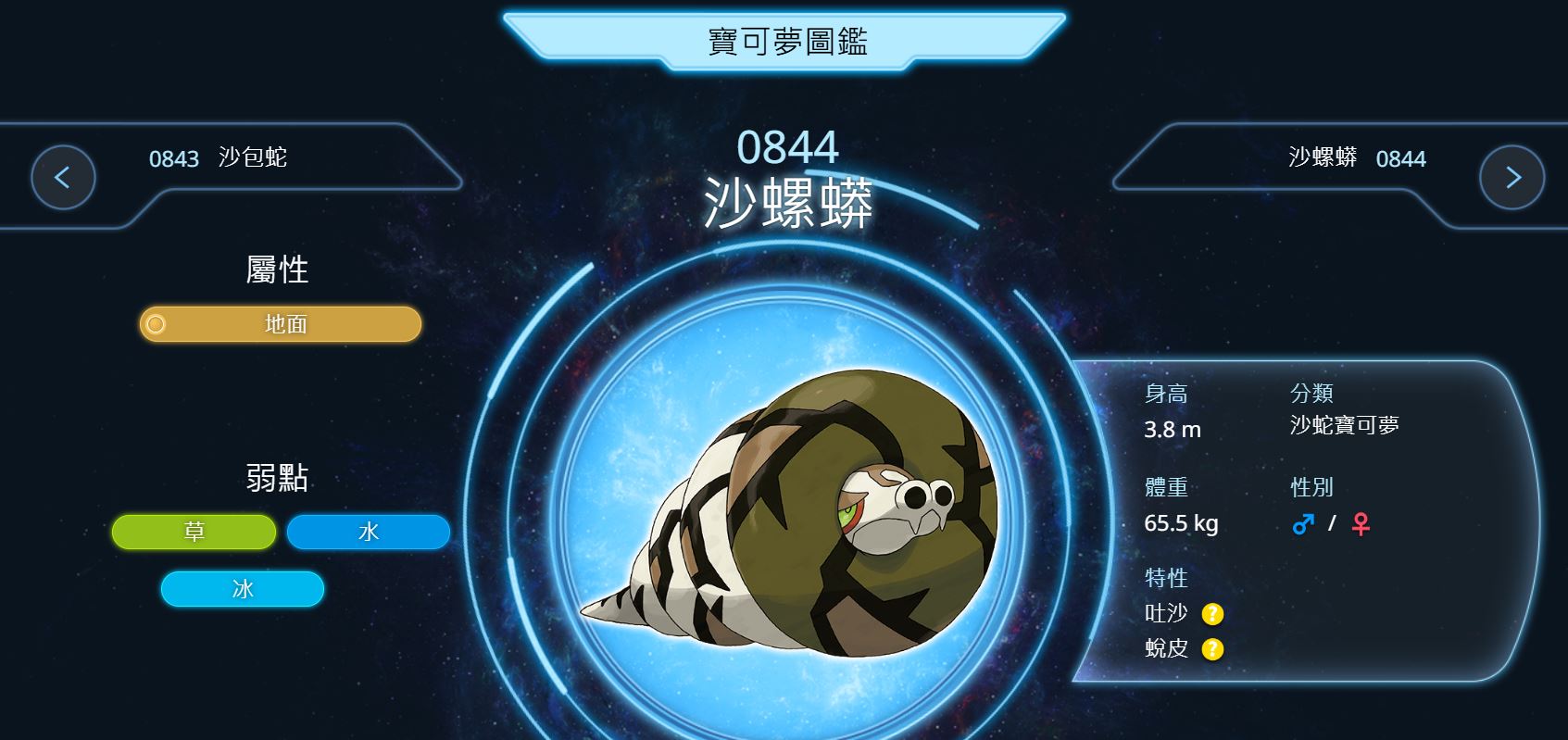Screen dimensions: 1568x740
Task: Go to the next Pokémon with right arrow
Action: (x=1512, y=177)
